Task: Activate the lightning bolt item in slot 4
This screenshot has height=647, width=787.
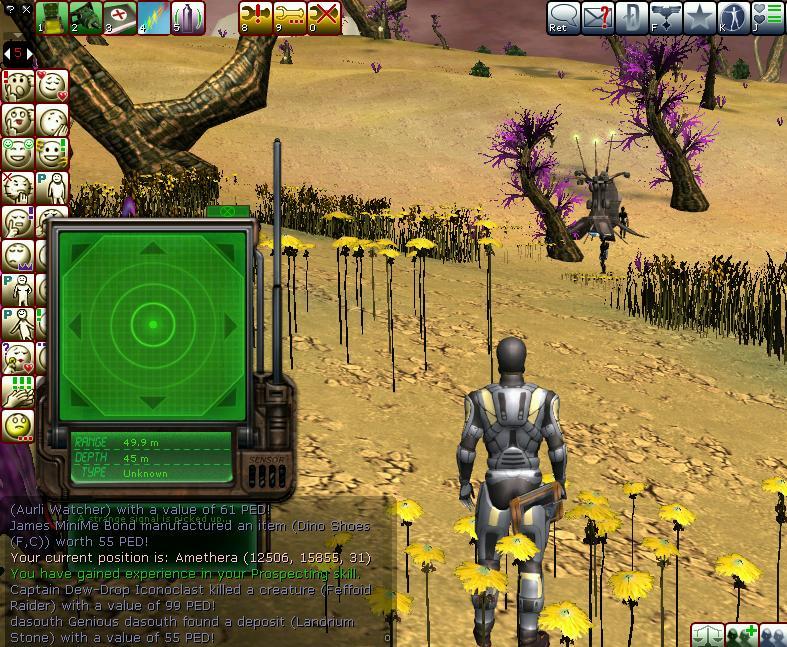Action: coord(154,17)
